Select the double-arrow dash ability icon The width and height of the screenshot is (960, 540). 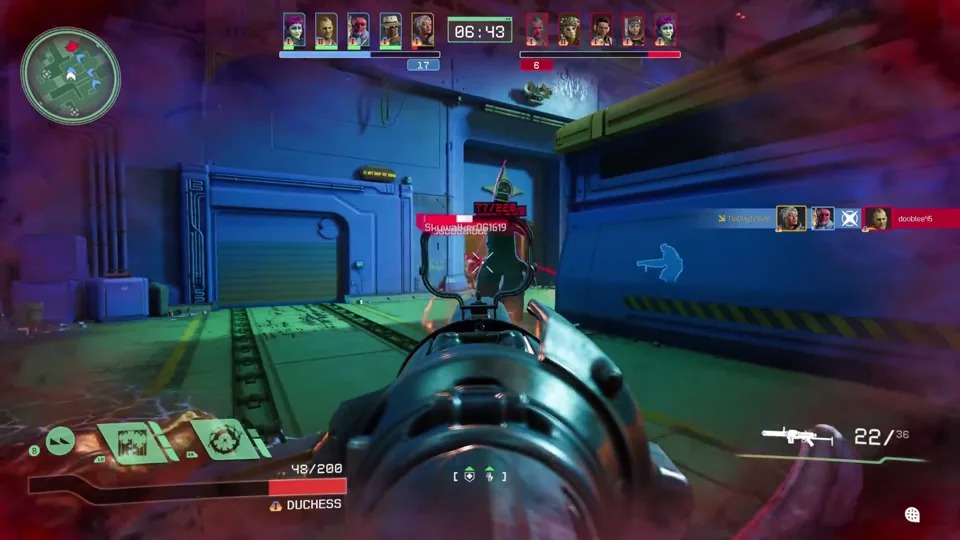click(60, 441)
